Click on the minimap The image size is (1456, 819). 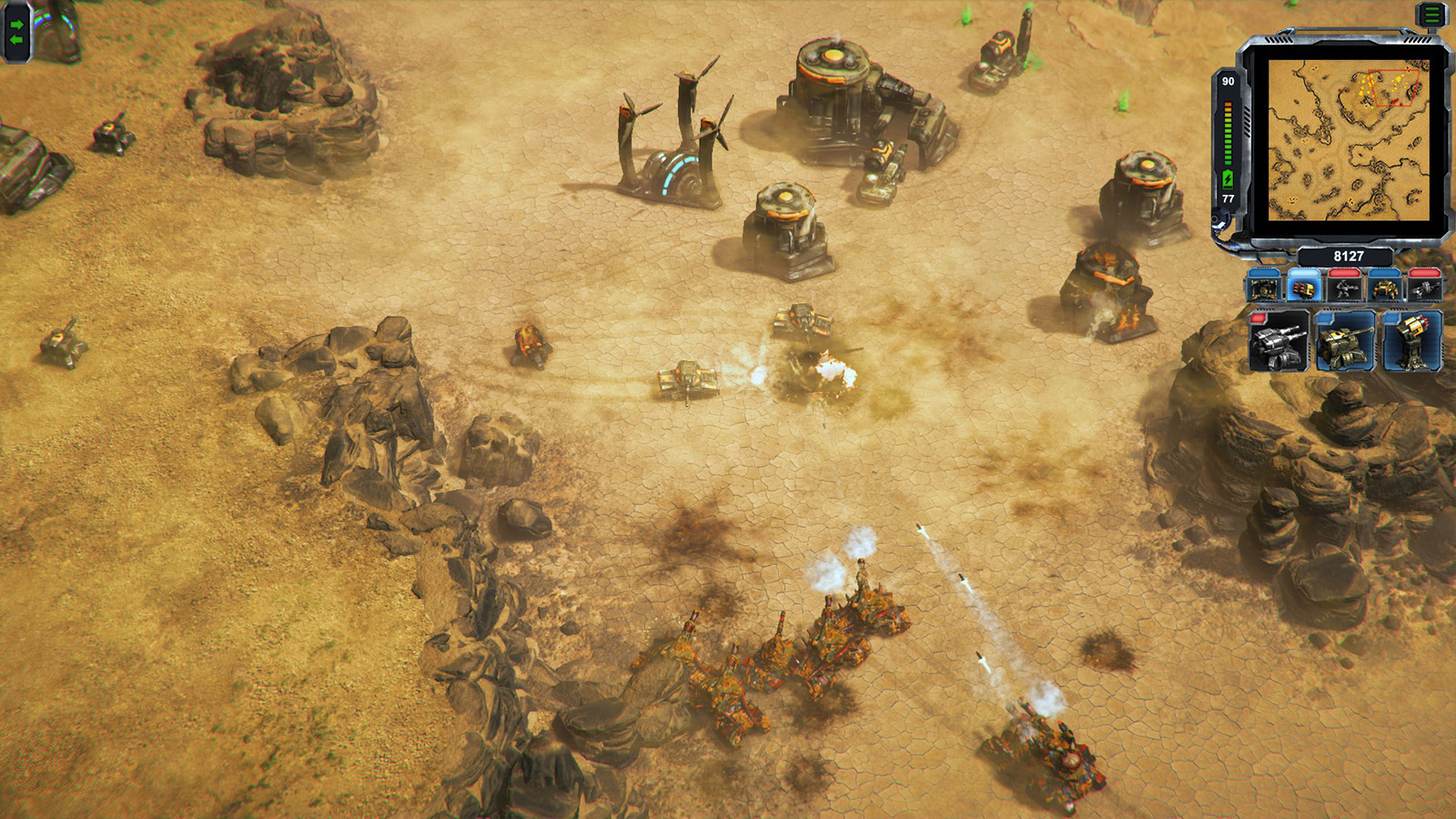(1349, 139)
